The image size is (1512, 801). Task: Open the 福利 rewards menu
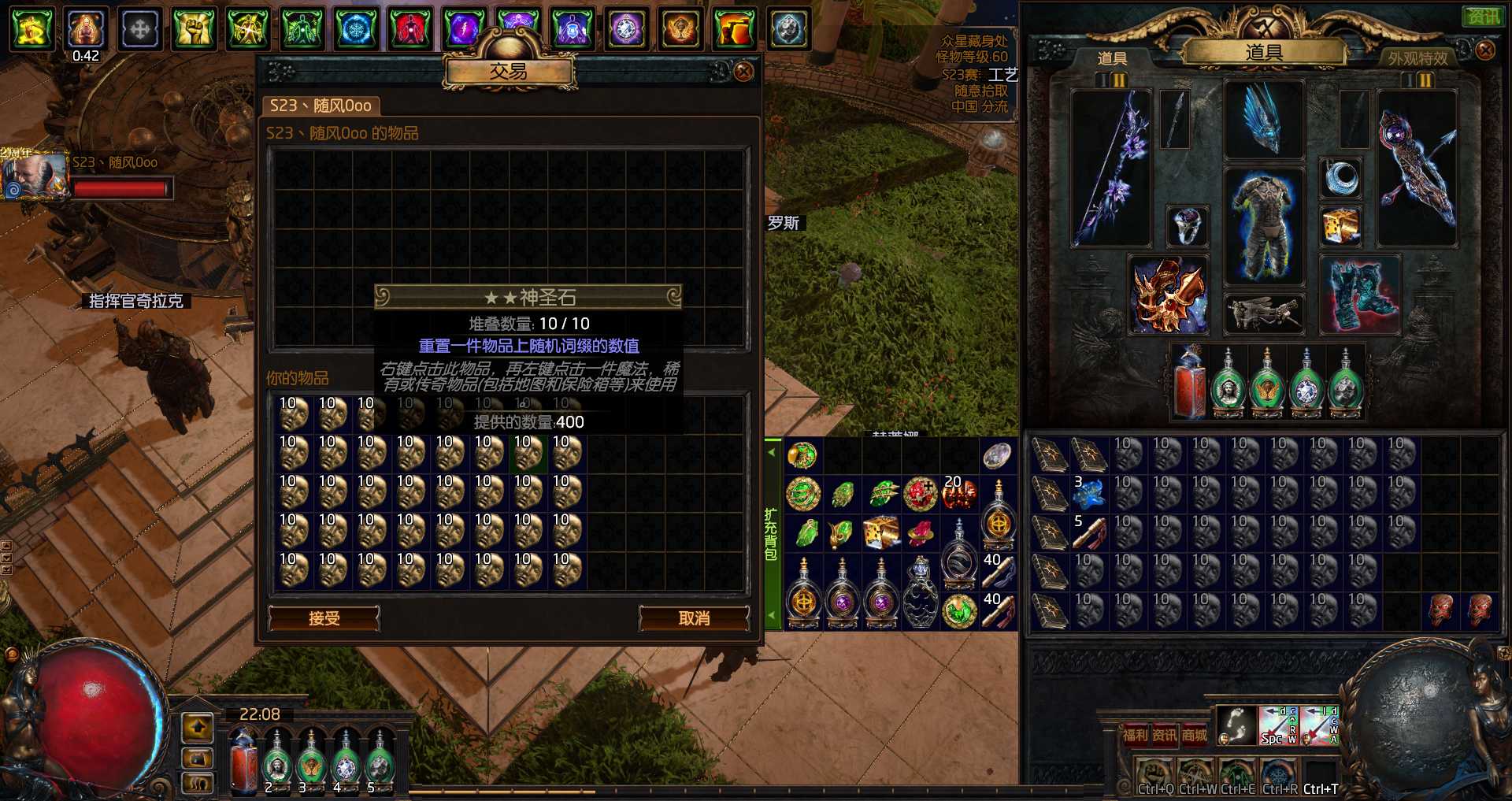tap(1135, 735)
